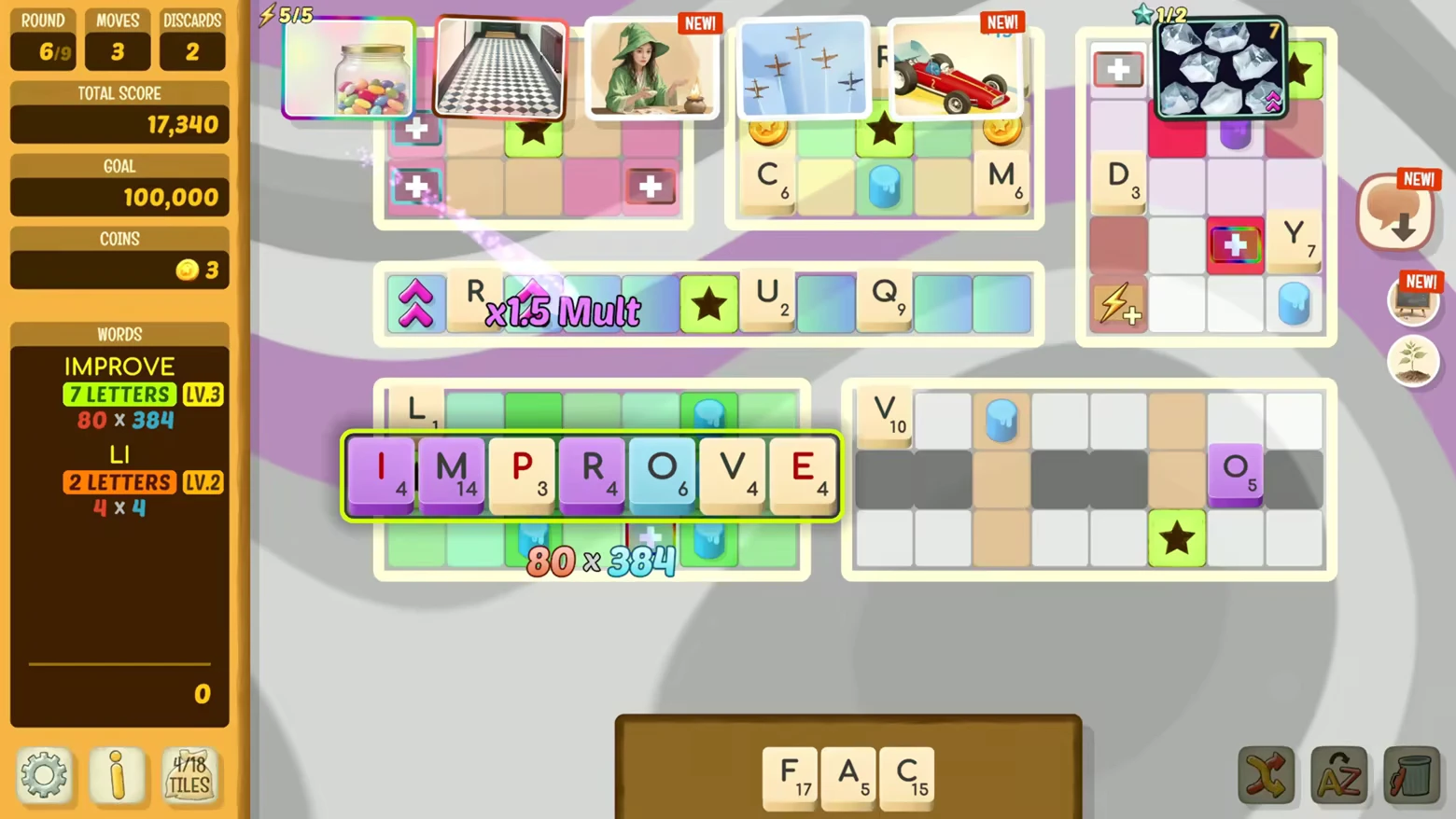
Task: Open the trash discard icon
Action: click(x=1410, y=775)
